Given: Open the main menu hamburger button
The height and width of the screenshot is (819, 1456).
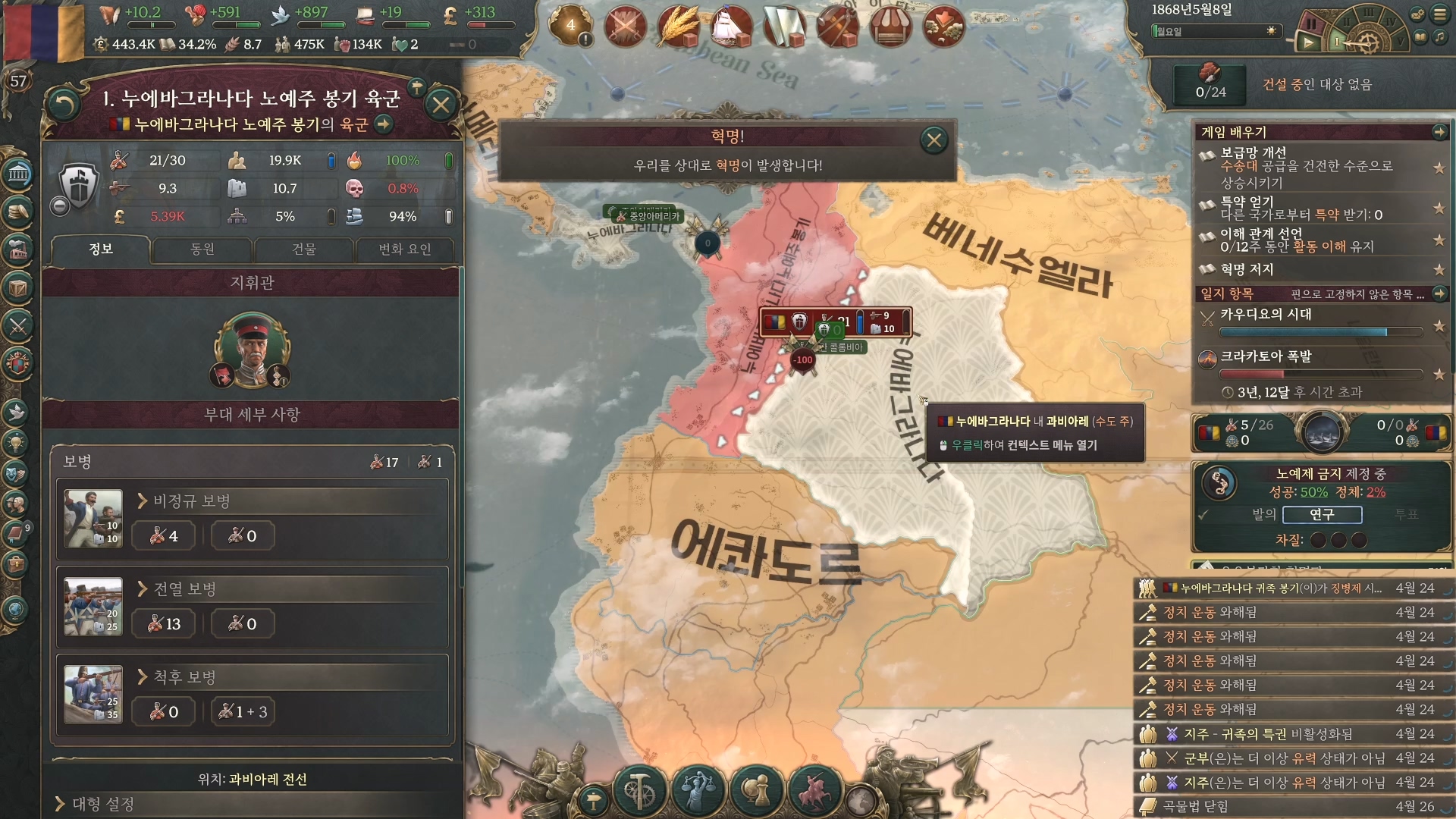Looking at the screenshot, I should tap(1439, 14).
